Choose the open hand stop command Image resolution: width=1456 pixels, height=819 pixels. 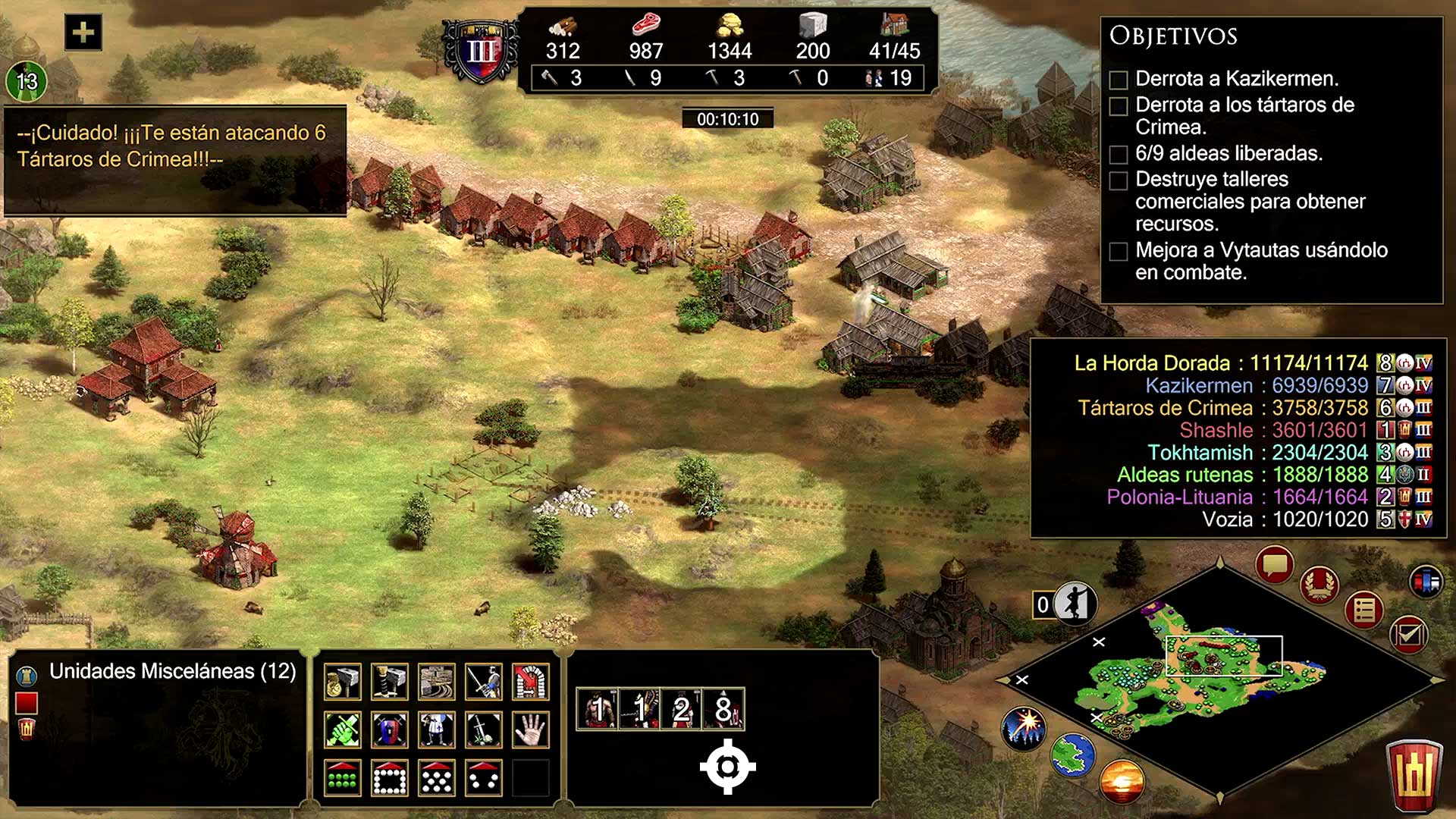[531, 730]
